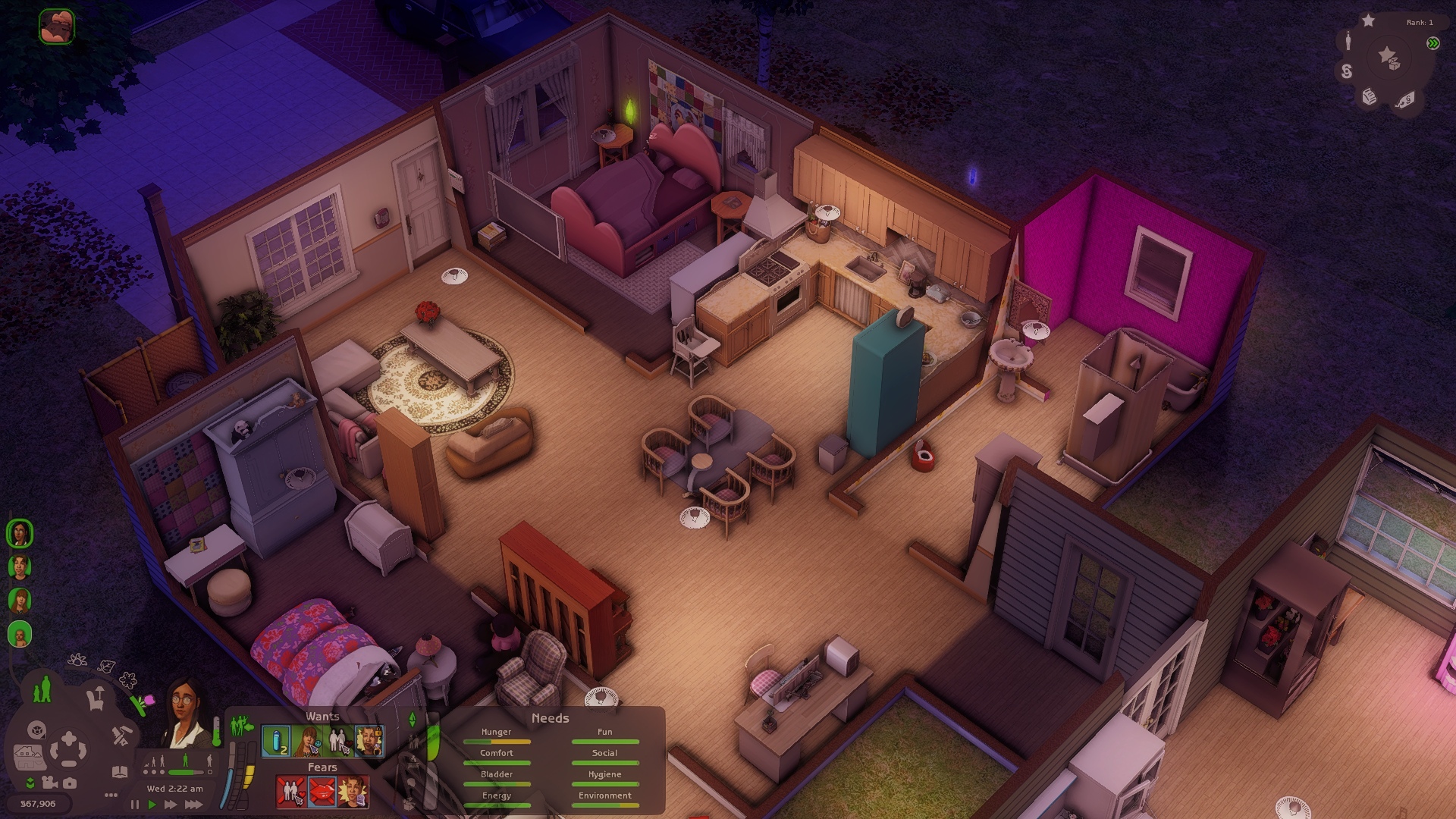1456x819 pixels.
Task: Pause the game with the pause button
Action: point(135,805)
